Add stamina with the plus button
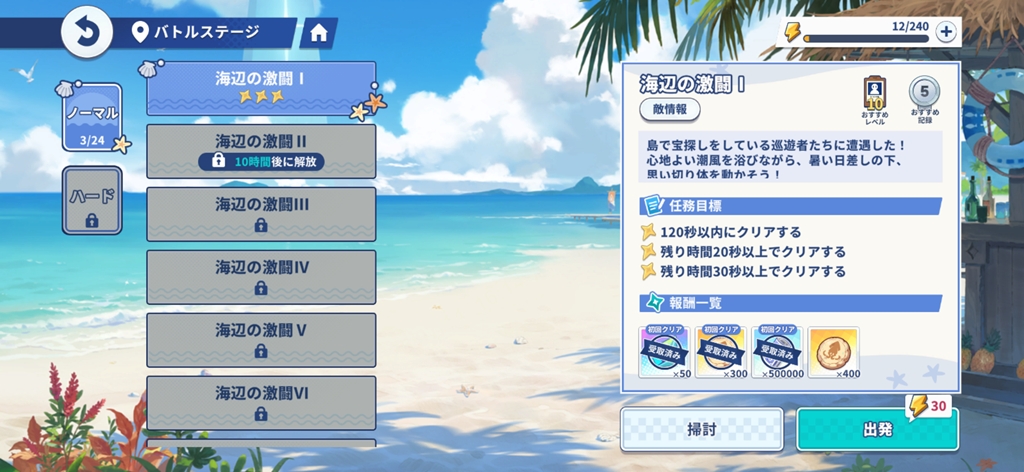 click(x=945, y=32)
